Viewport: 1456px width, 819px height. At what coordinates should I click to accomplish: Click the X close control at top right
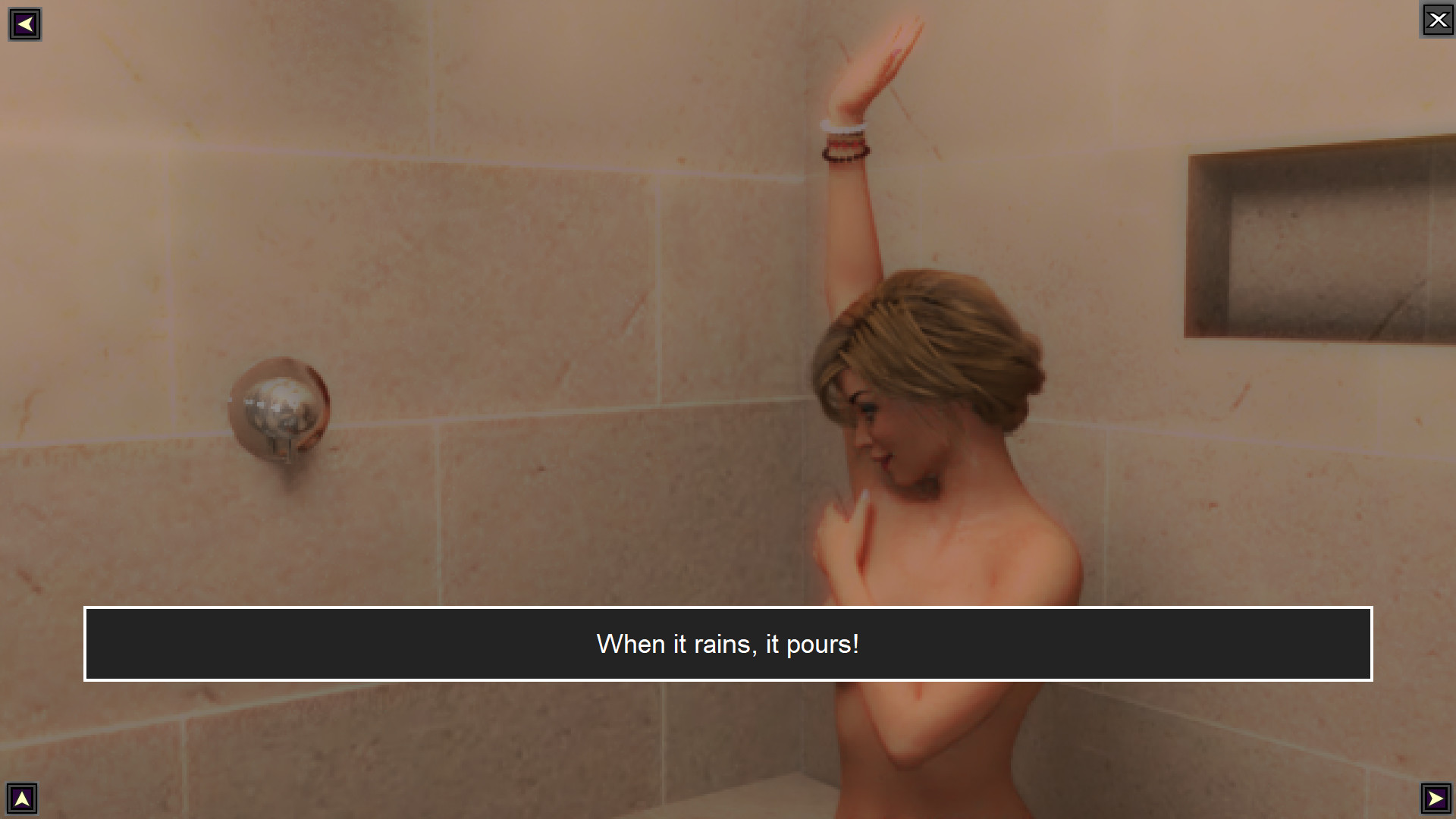(x=1438, y=20)
